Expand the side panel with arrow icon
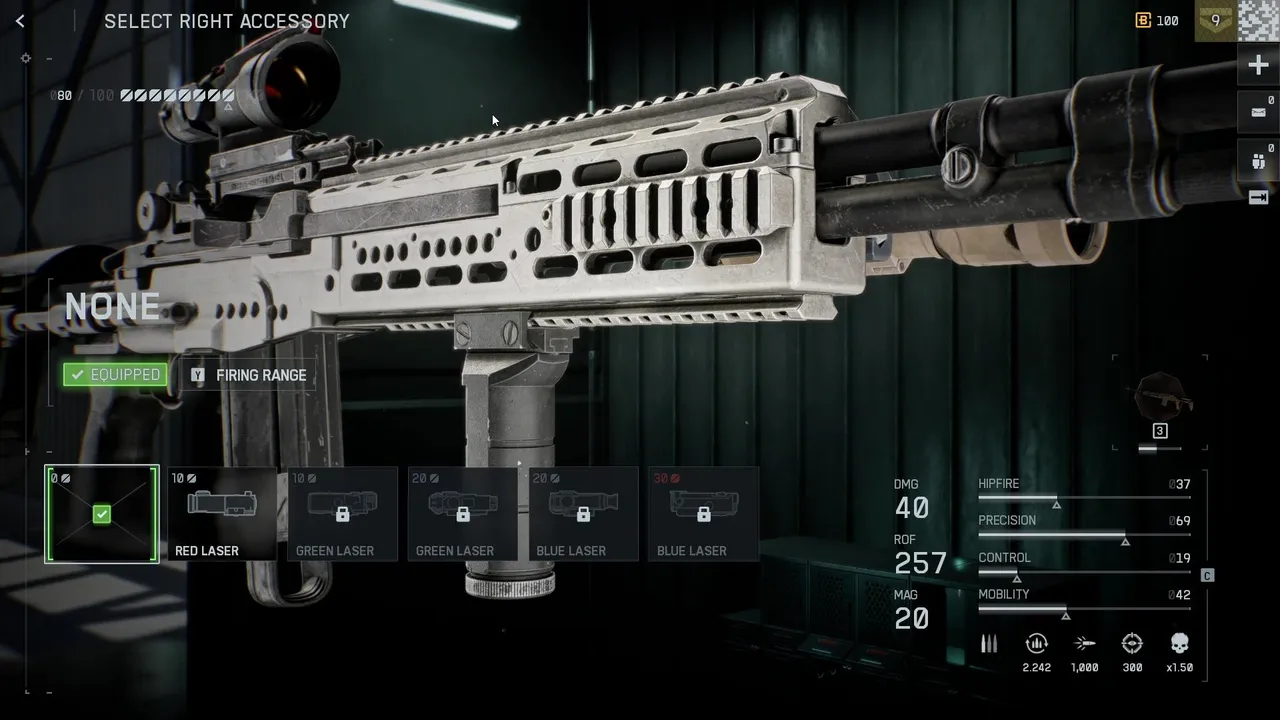The width and height of the screenshot is (1280, 720). point(1258,198)
